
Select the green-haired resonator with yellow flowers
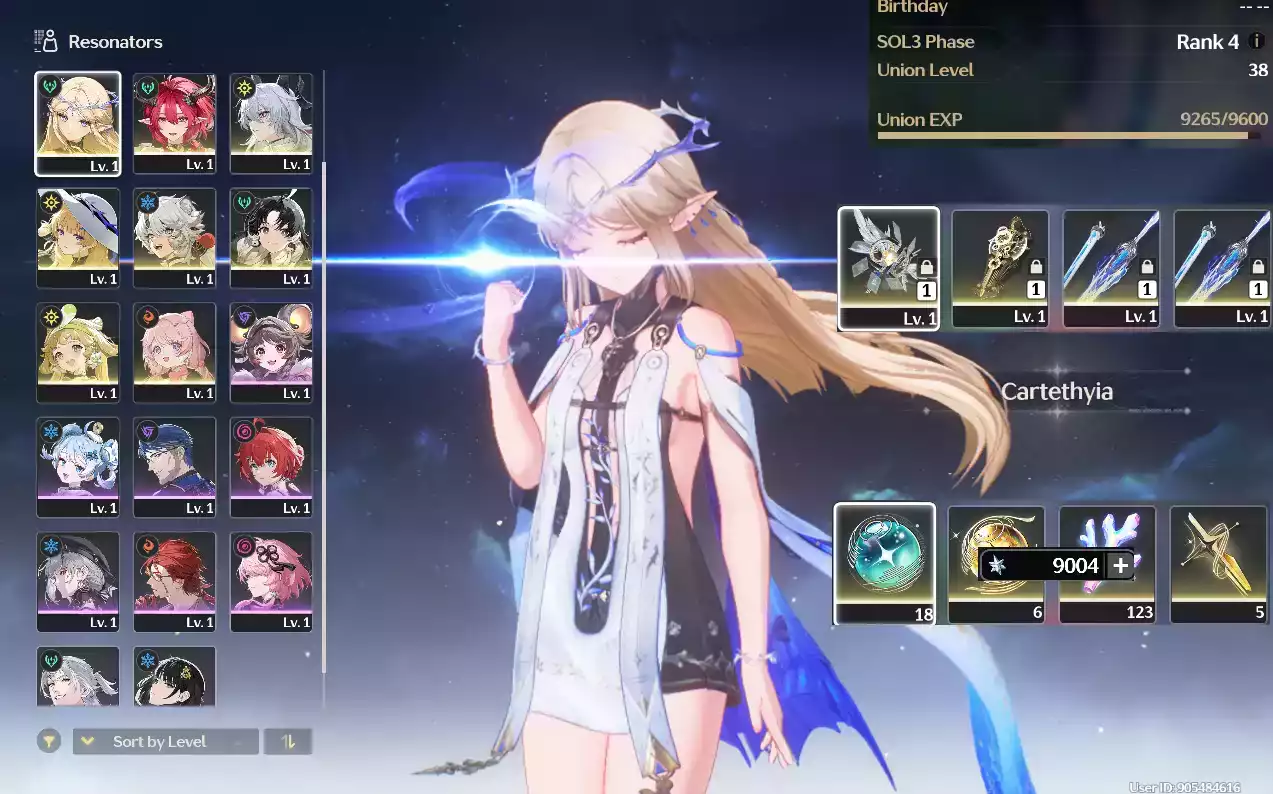point(78,352)
